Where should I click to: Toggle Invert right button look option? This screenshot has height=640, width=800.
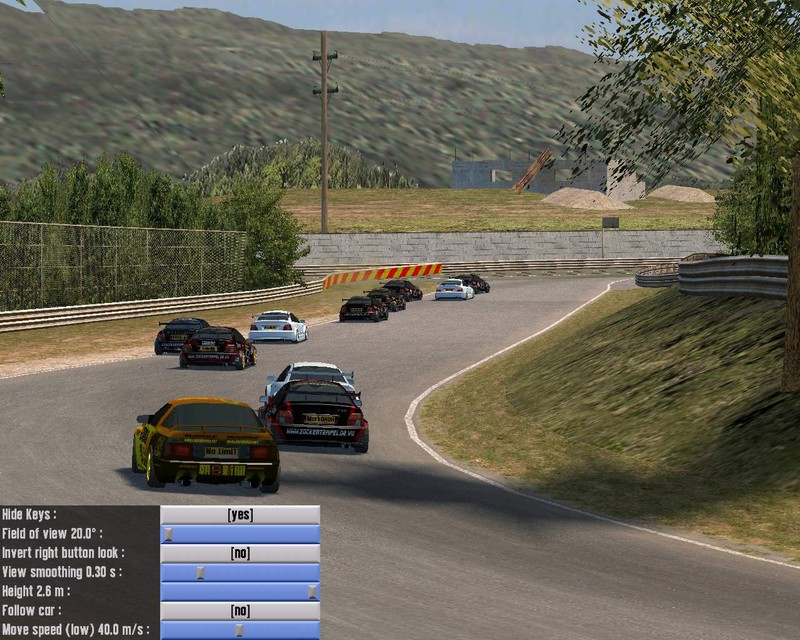pos(240,553)
